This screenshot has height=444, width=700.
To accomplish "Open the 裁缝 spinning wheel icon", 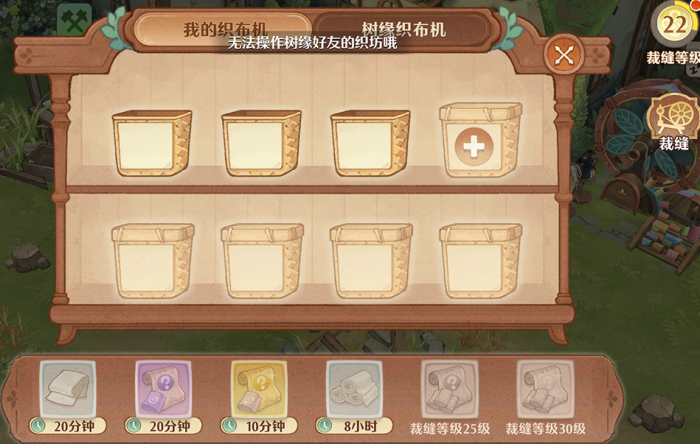I will click(670, 121).
